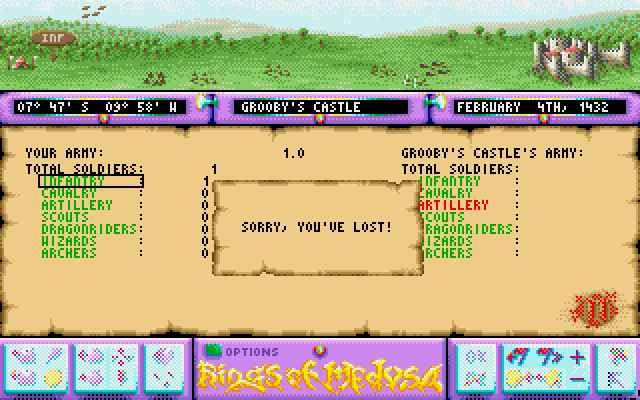The width and height of the screenshot is (640, 400).
Task: Pick Dragonriders in your army list
Action: tap(82, 229)
